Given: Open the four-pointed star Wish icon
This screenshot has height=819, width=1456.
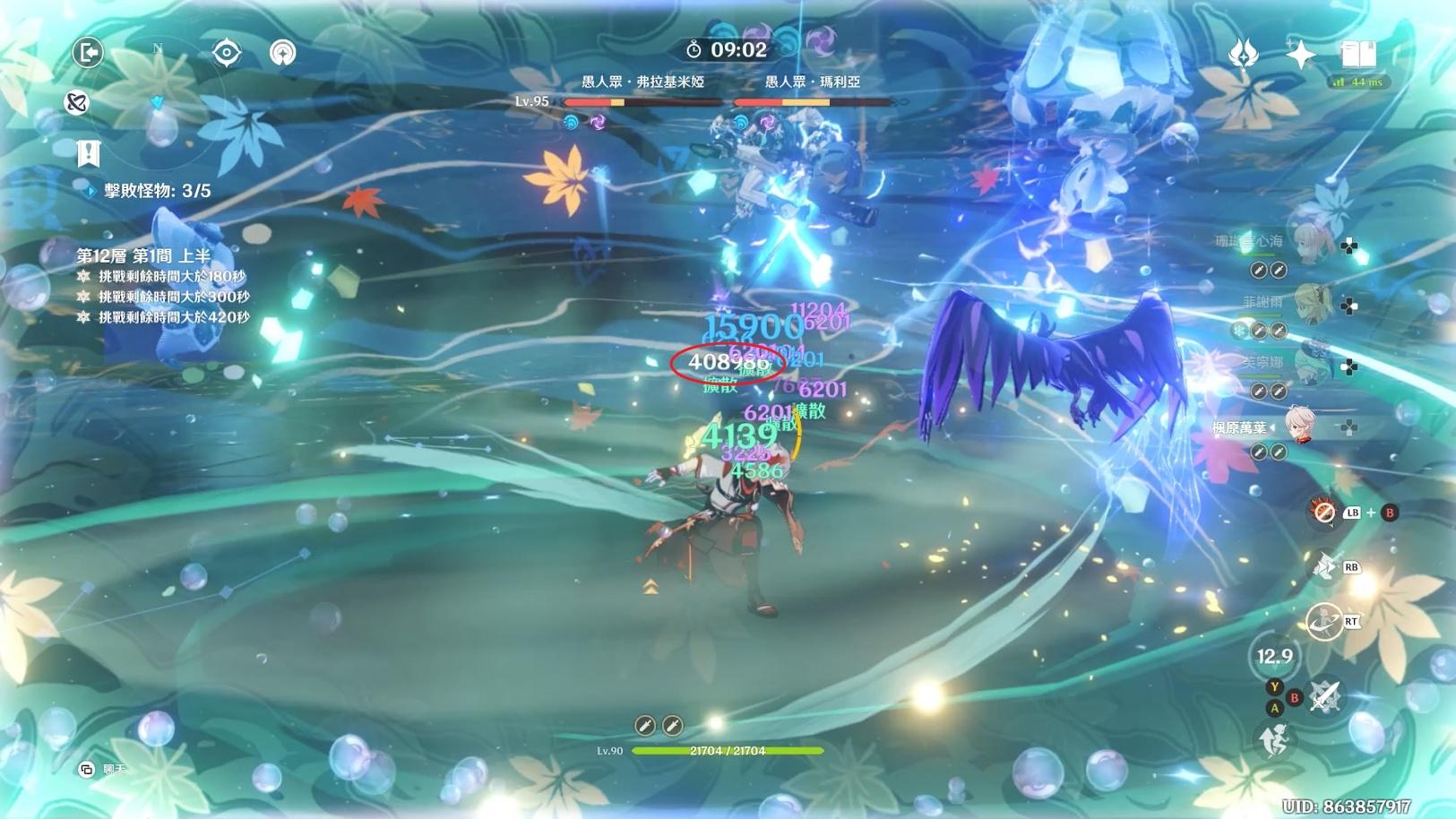Looking at the screenshot, I should 1300,55.
